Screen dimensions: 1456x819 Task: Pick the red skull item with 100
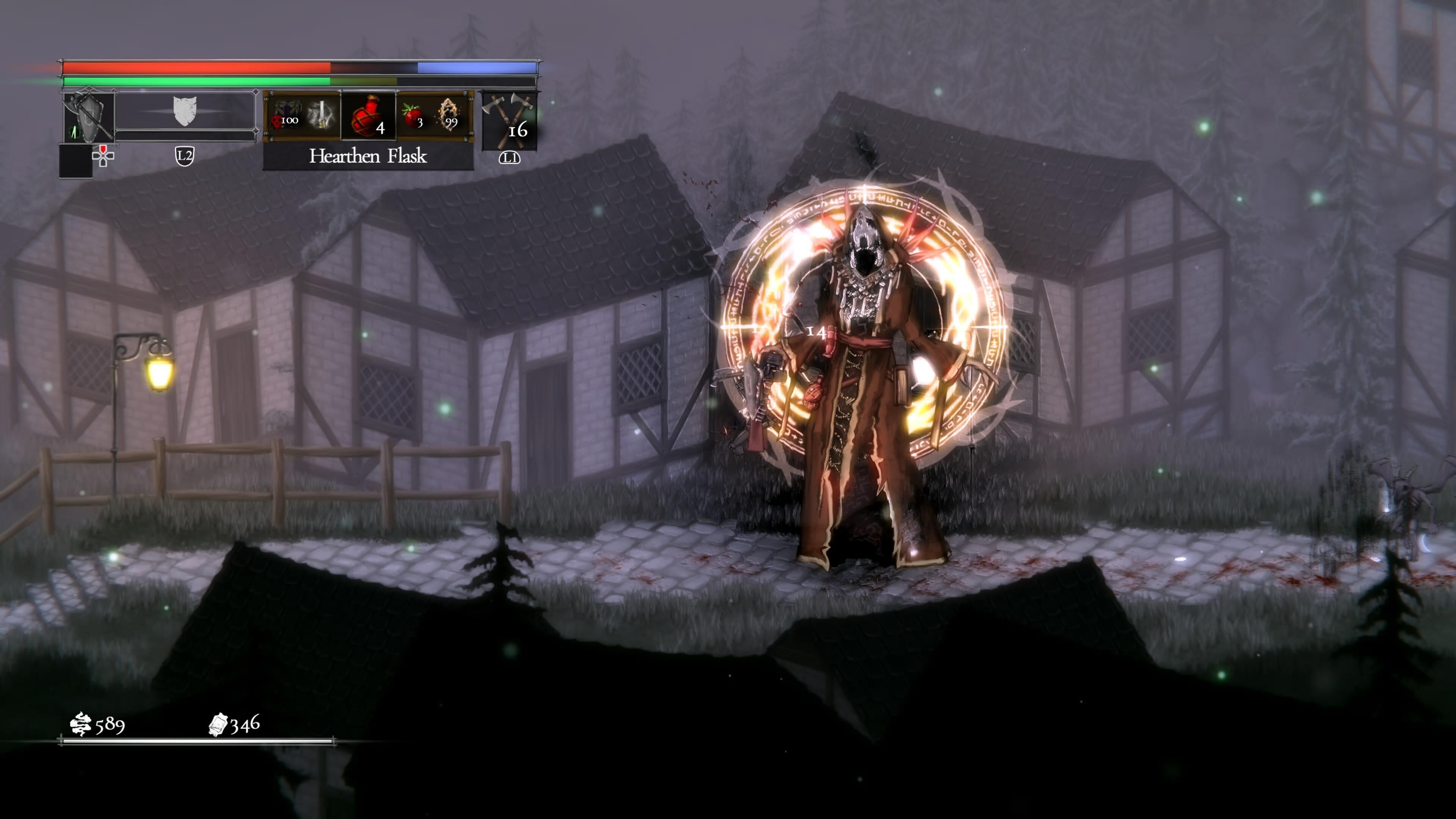click(287, 116)
